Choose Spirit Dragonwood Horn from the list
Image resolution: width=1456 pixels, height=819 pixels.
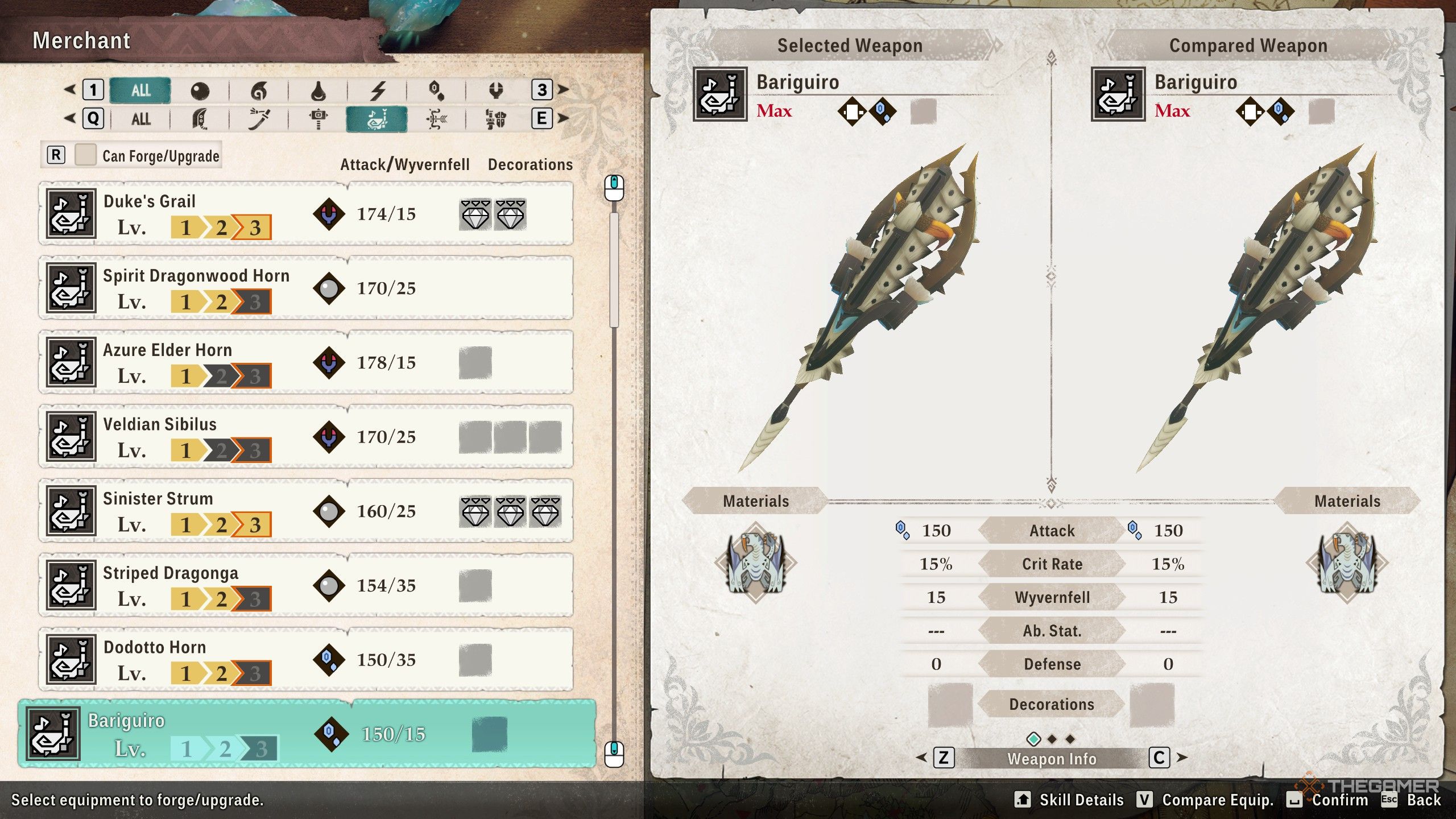[306, 288]
